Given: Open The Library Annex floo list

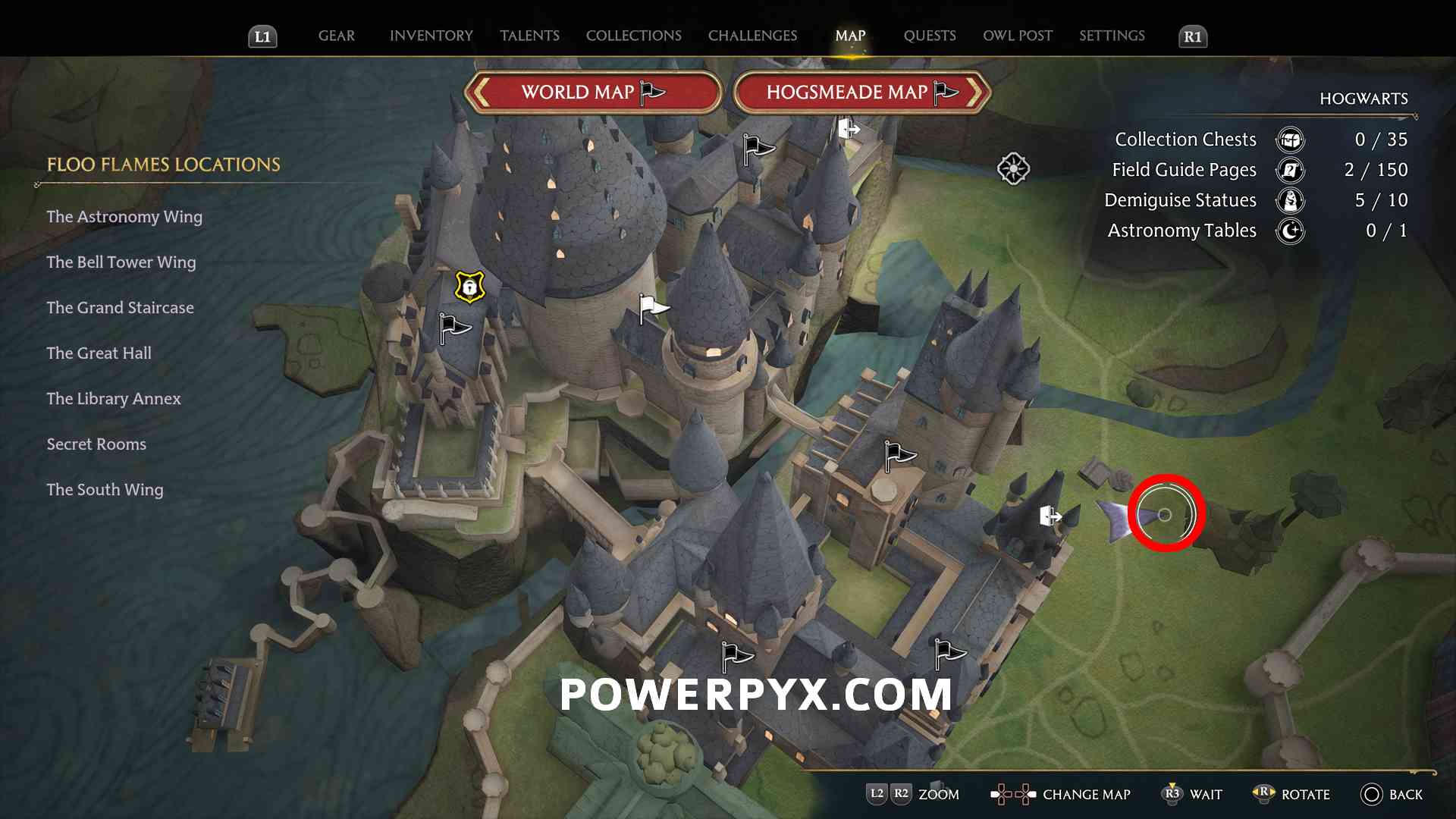Looking at the screenshot, I should click(x=114, y=399).
